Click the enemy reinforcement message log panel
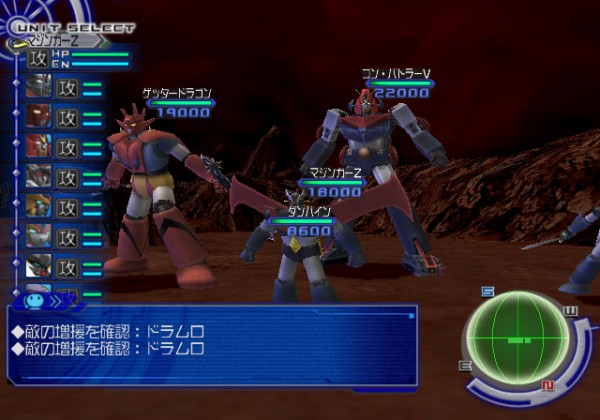 point(211,344)
